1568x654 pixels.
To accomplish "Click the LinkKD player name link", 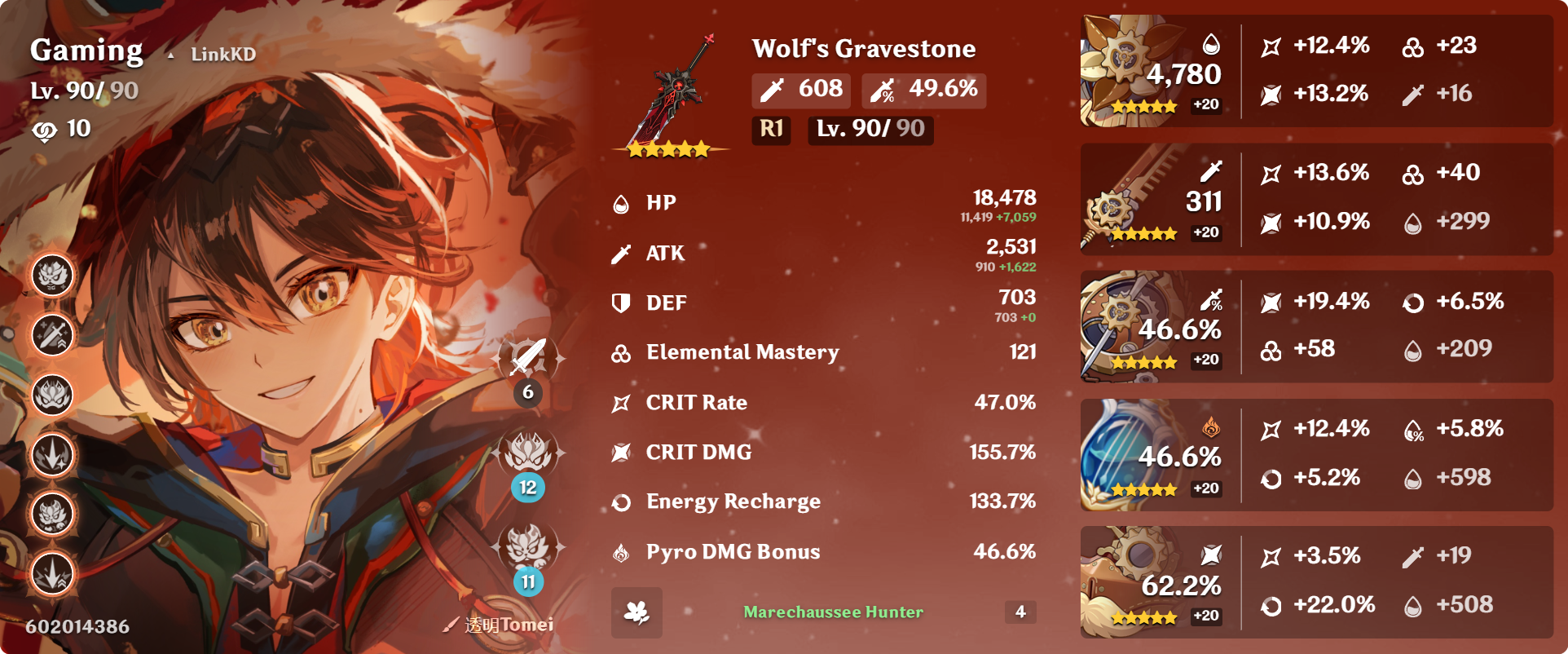I will [x=222, y=53].
